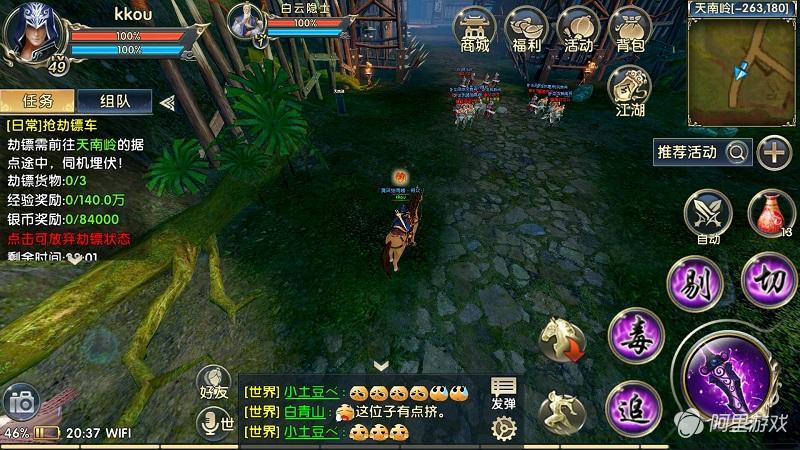
Task: Use the red health potion
Action: pyautogui.click(x=770, y=214)
